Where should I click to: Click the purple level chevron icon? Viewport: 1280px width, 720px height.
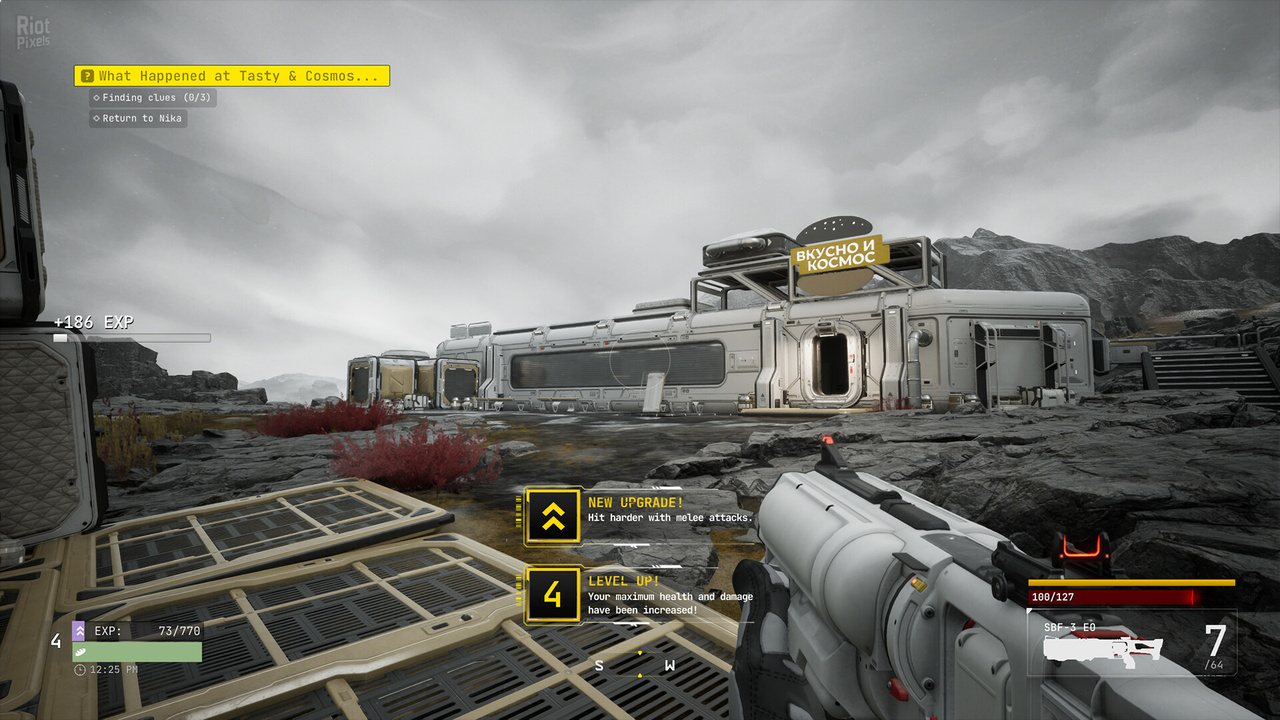(78, 631)
